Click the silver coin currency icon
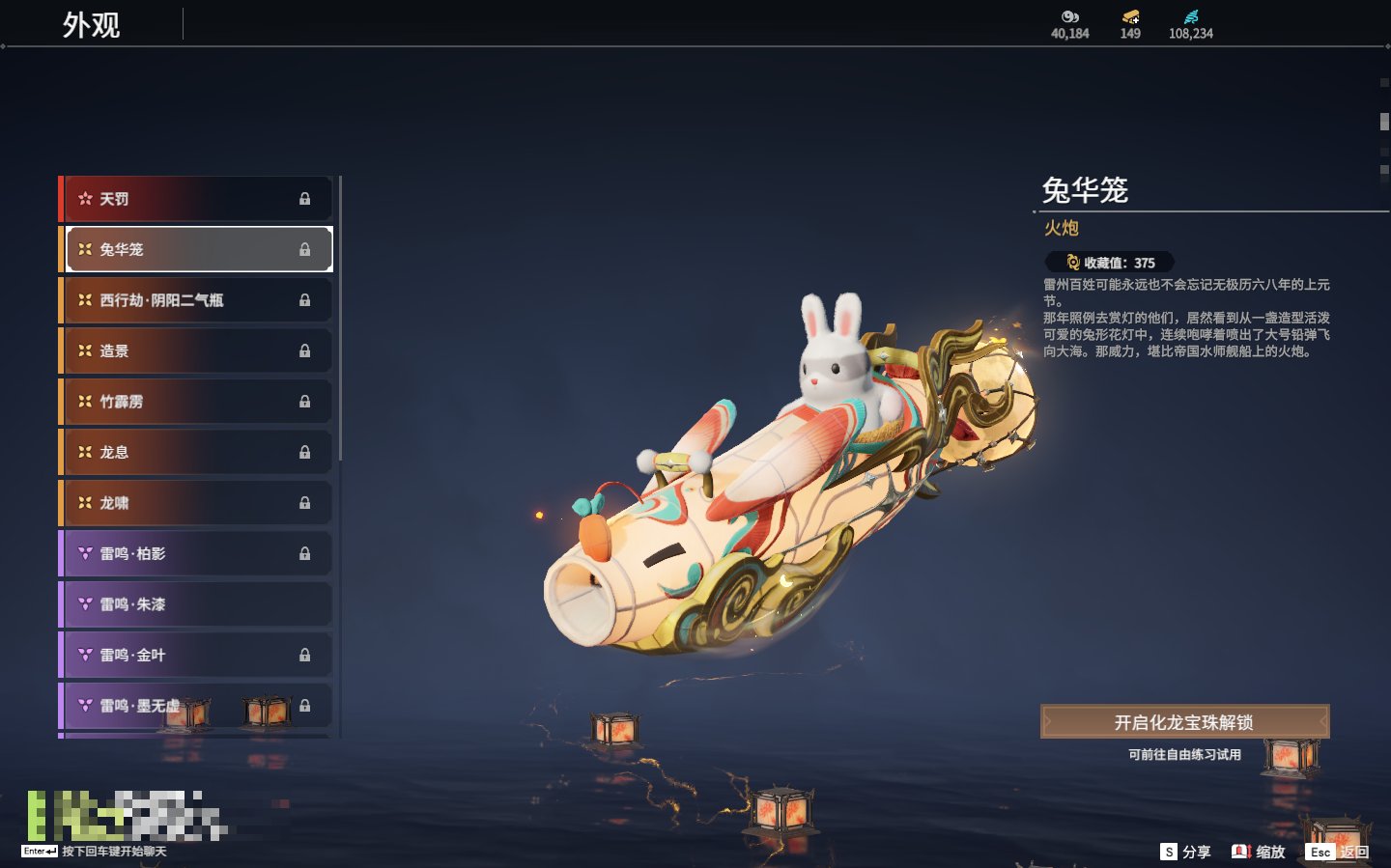Viewport: 1391px width, 868px height. click(1069, 16)
